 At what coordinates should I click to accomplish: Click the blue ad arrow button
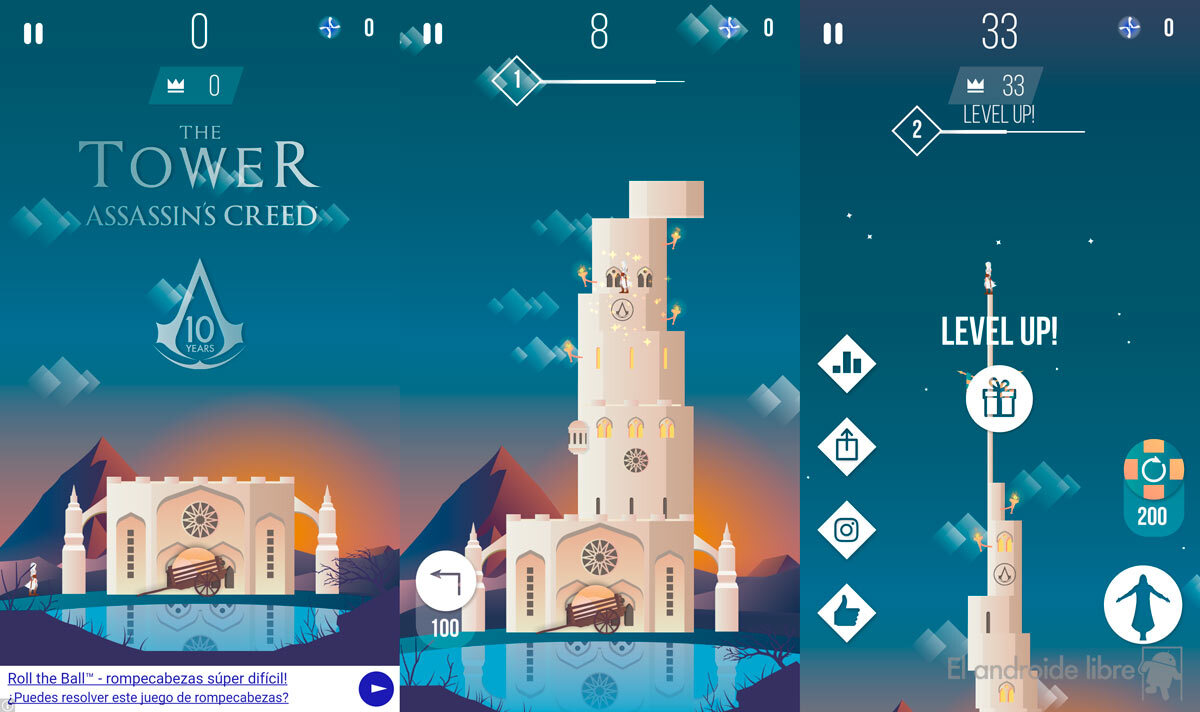tap(376, 688)
